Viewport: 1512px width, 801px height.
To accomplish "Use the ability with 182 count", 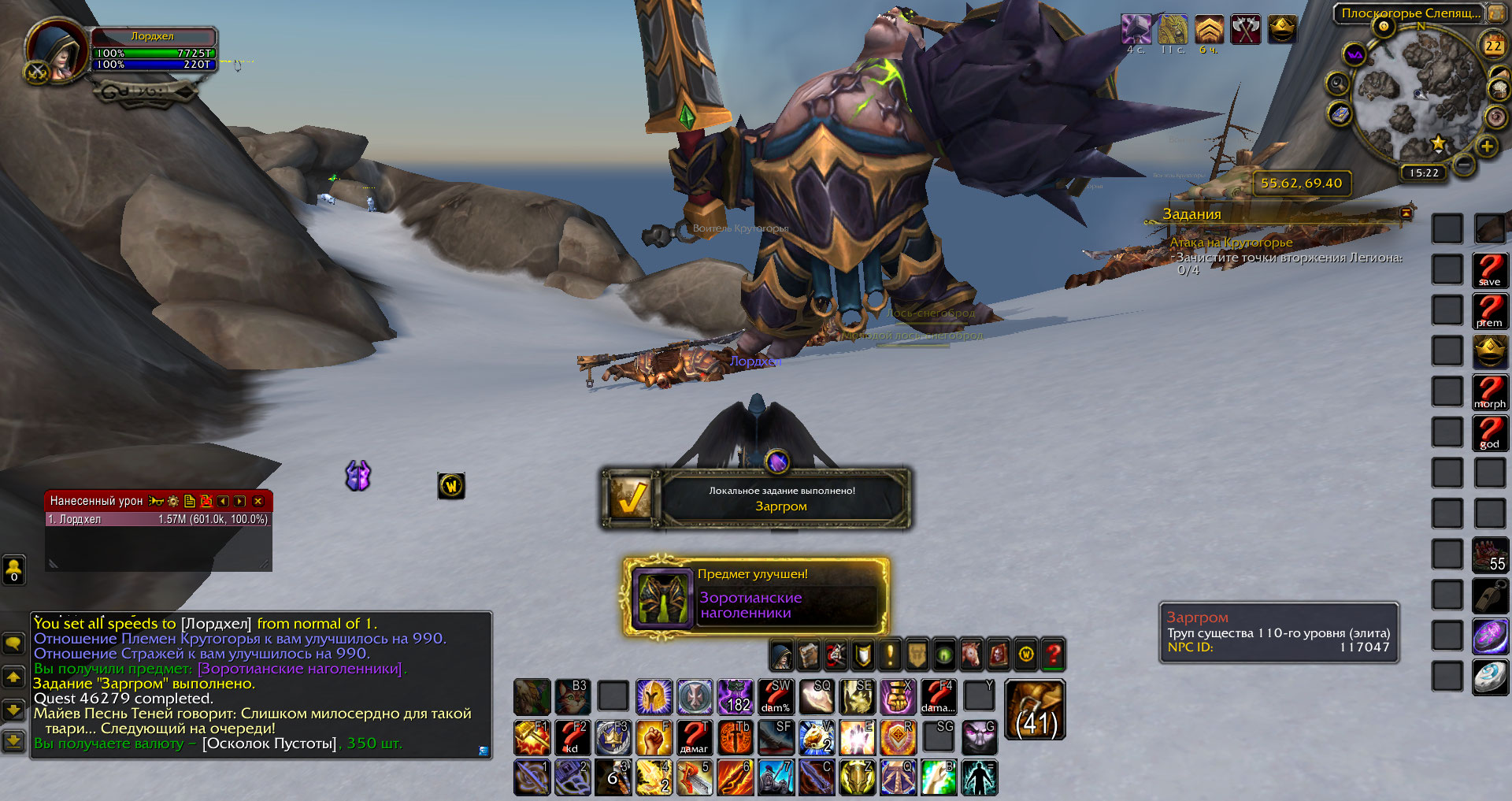I will click(736, 696).
